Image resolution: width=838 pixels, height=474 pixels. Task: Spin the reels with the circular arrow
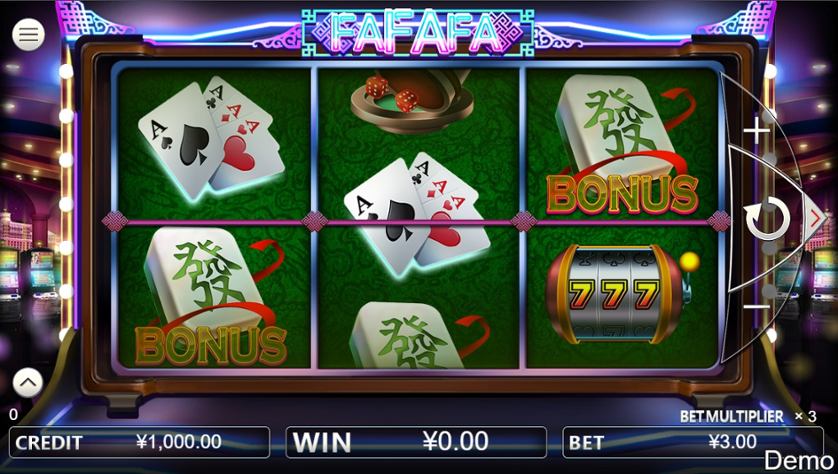point(767,219)
